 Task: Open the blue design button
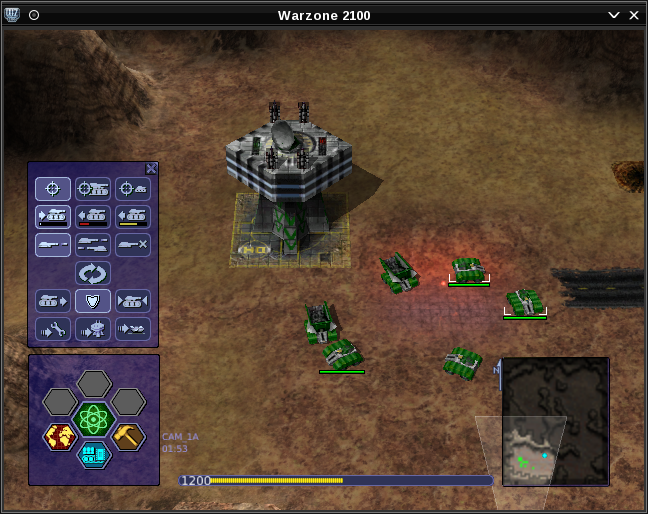94,455
